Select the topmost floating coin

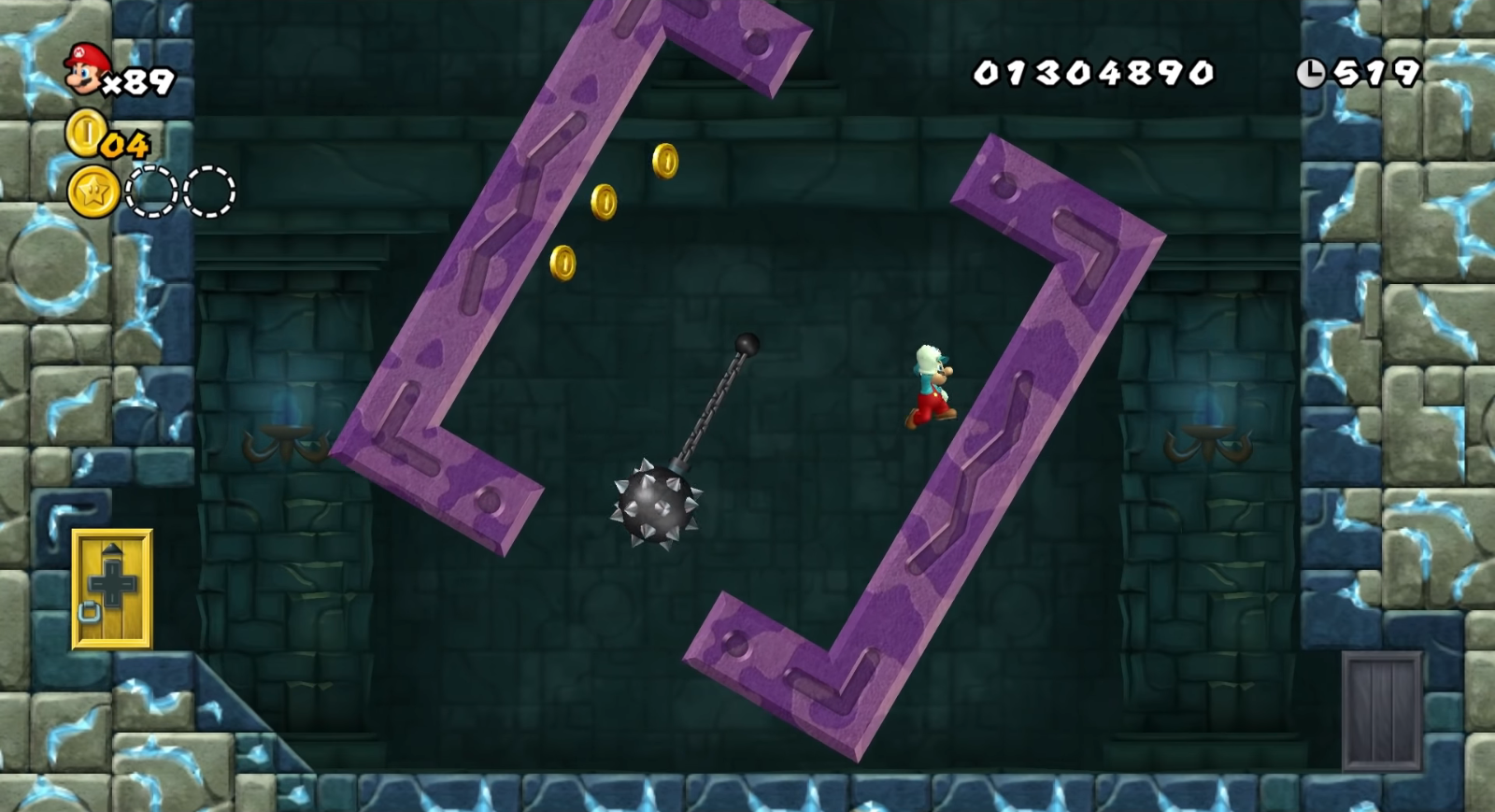tap(666, 163)
